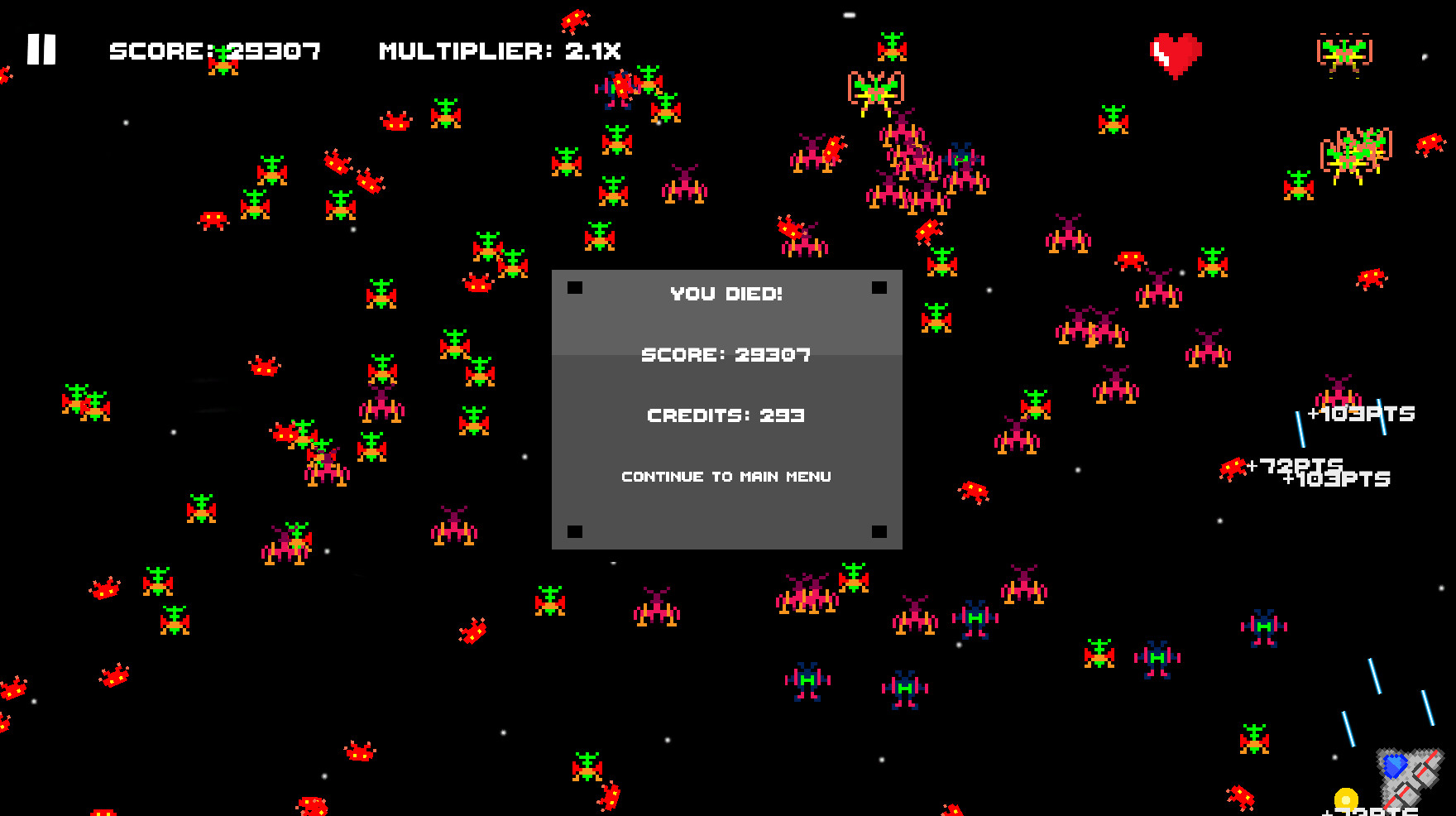1456x816 pixels.
Task: Click the pause icon
Action: tap(43, 50)
